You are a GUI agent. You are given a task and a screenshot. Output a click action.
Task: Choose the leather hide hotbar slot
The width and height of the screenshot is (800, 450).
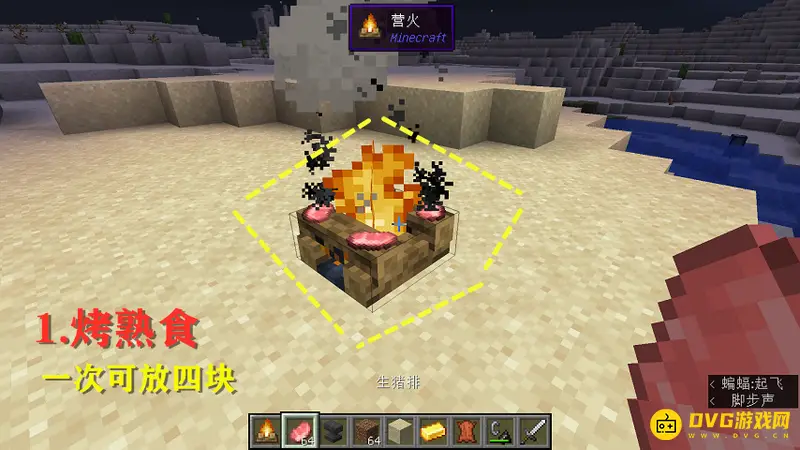tap(465, 431)
